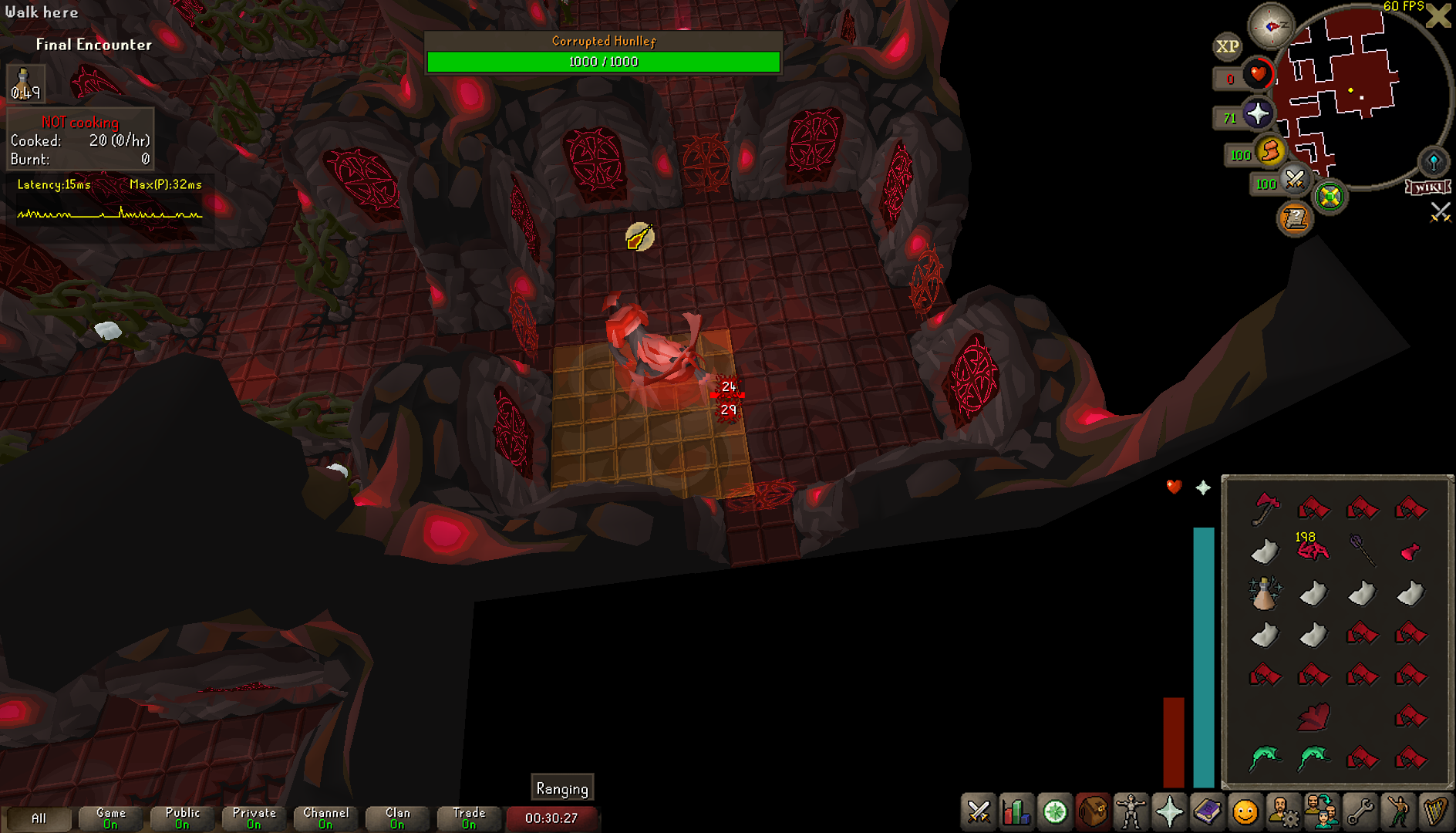Switch to the Skills tab
1456x833 pixels.
1016,812
